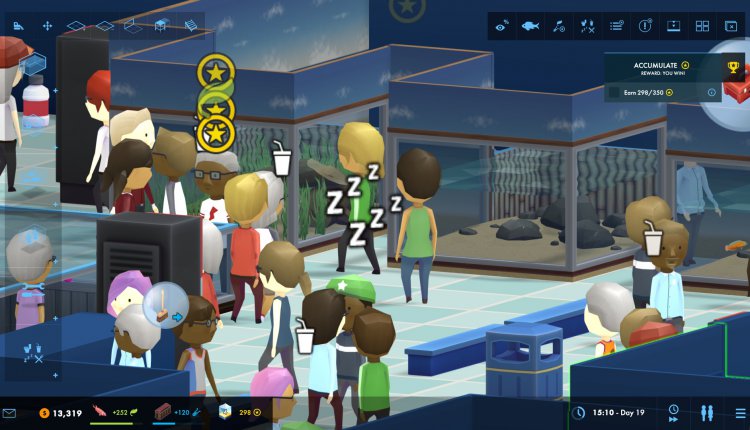Open the visitors people icon
Viewport: 750px width, 430px height.
click(x=707, y=412)
